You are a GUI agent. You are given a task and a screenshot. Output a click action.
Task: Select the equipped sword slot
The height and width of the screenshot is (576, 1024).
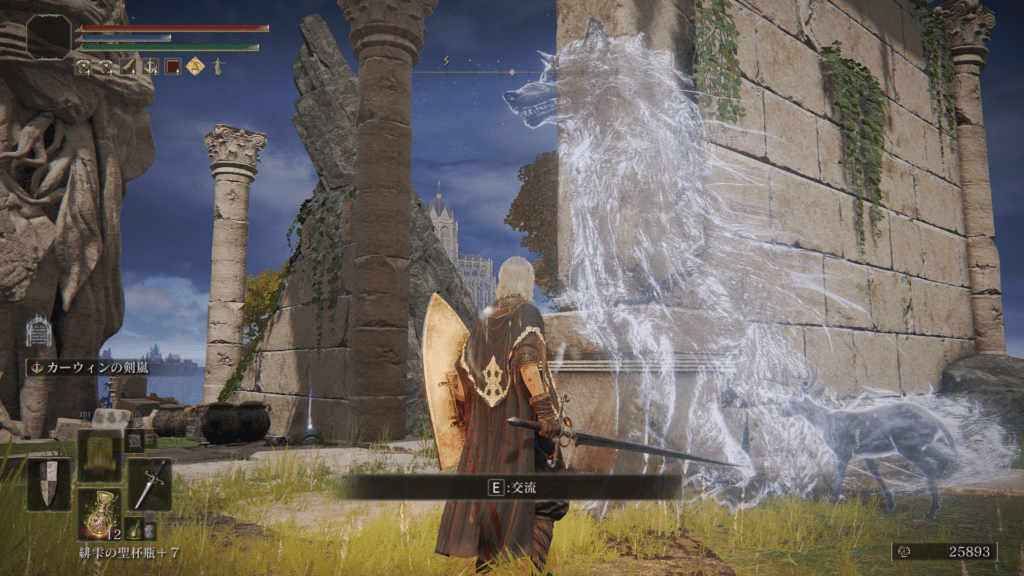(149, 484)
